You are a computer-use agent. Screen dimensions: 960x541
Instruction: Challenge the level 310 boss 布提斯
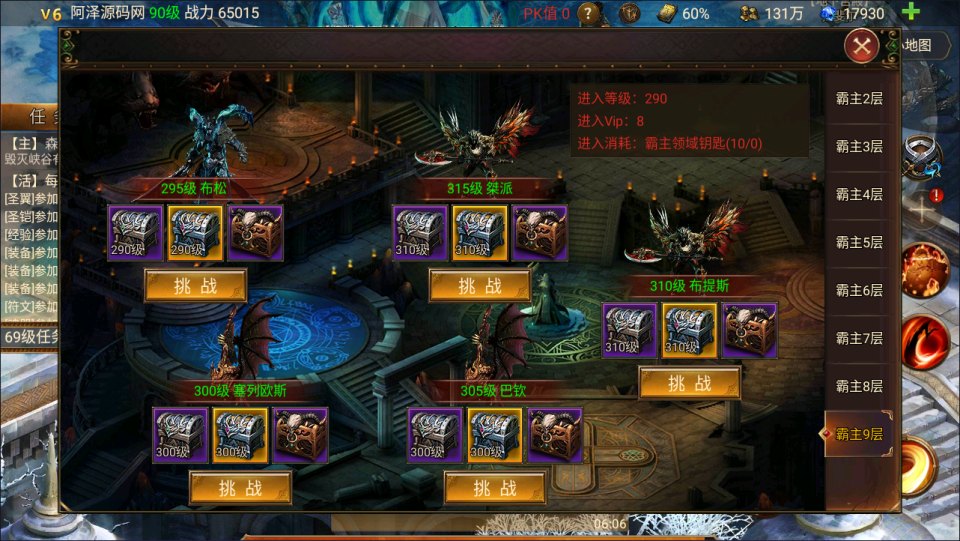(690, 383)
